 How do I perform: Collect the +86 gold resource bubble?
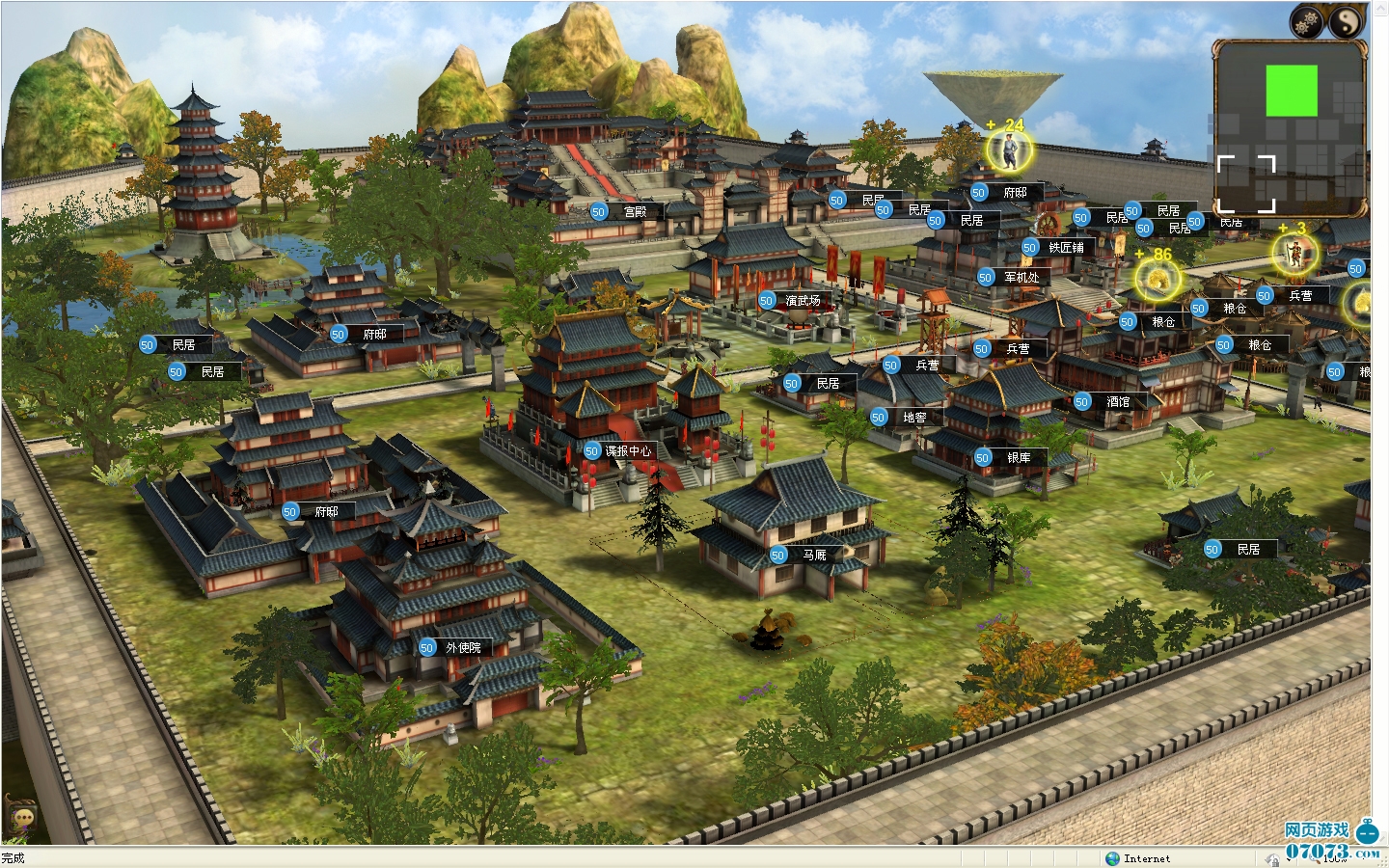(x=1156, y=281)
